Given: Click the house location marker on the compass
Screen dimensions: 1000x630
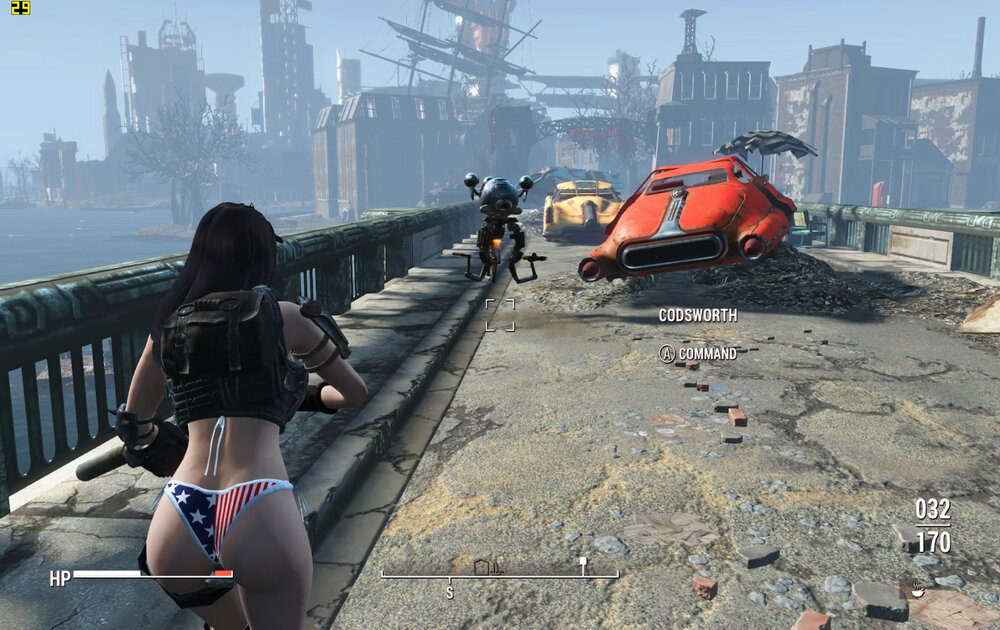Looking at the screenshot, I should tap(481, 567).
